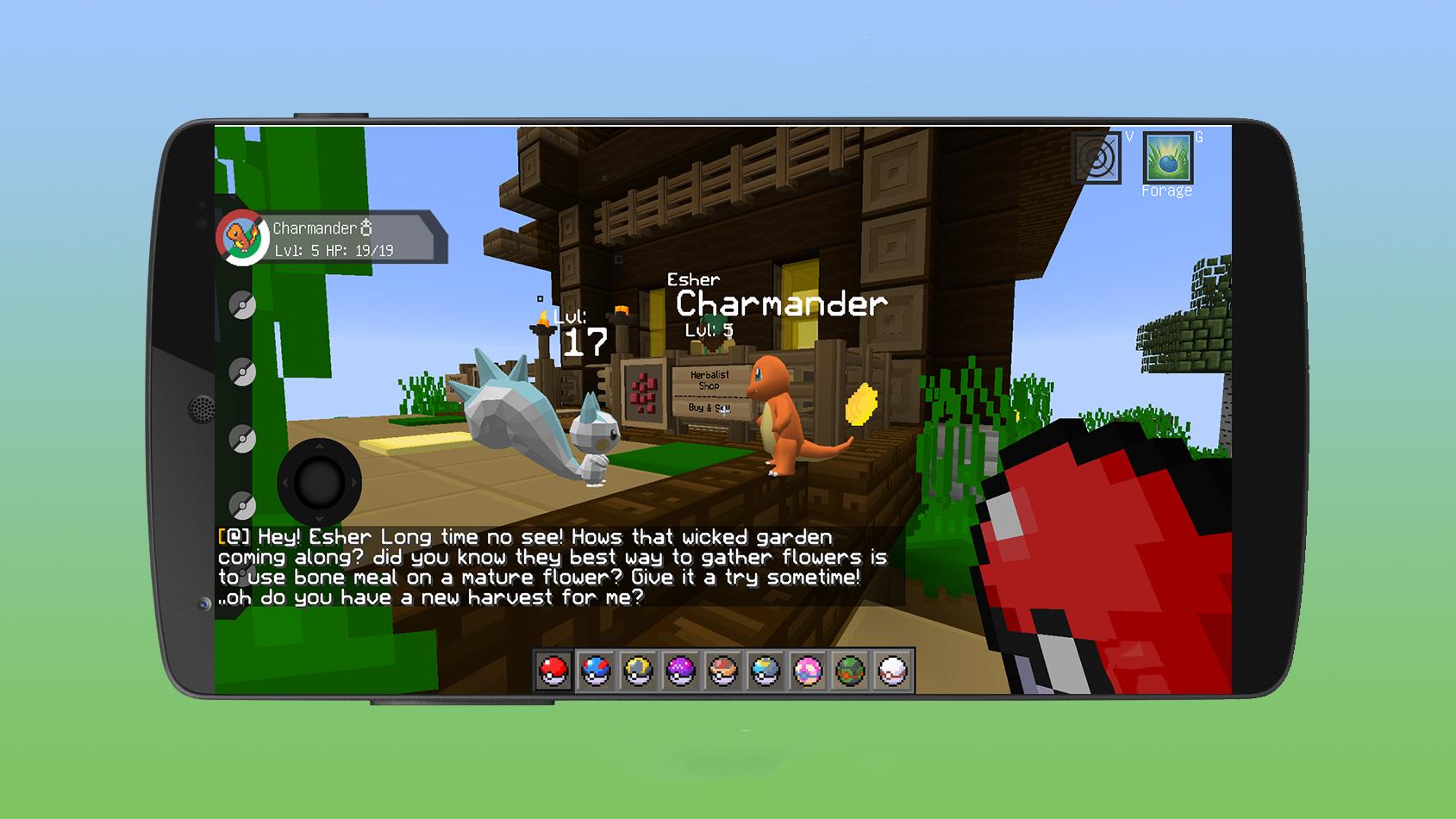Click the Esher nameplate above the shop
This screenshot has height=819, width=1456.
pyautogui.click(x=692, y=279)
